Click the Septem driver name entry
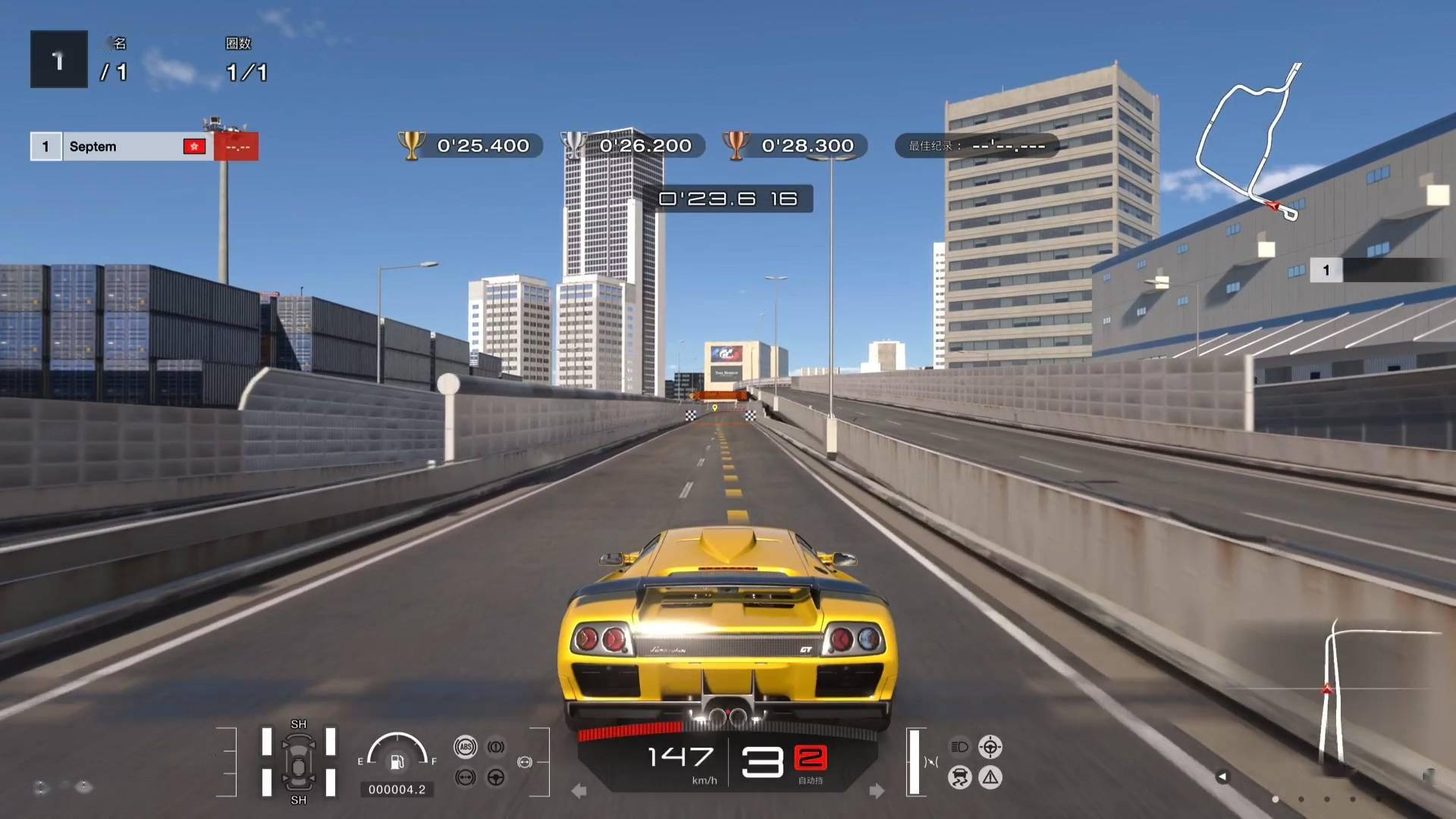1456x819 pixels. click(93, 146)
